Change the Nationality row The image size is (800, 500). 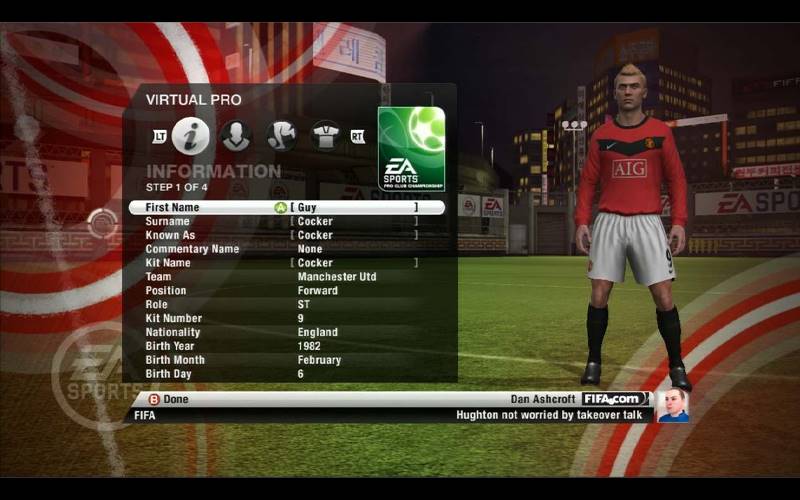[x=286, y=333]
